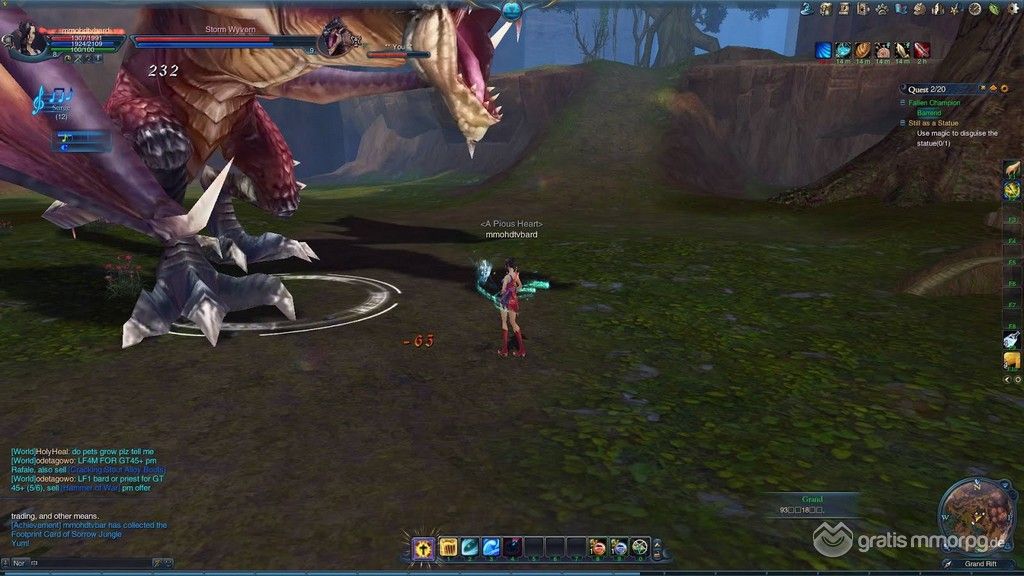Cast the blue wave skill in slot 3
1024x576 pixels.
[x=491, y=547]
